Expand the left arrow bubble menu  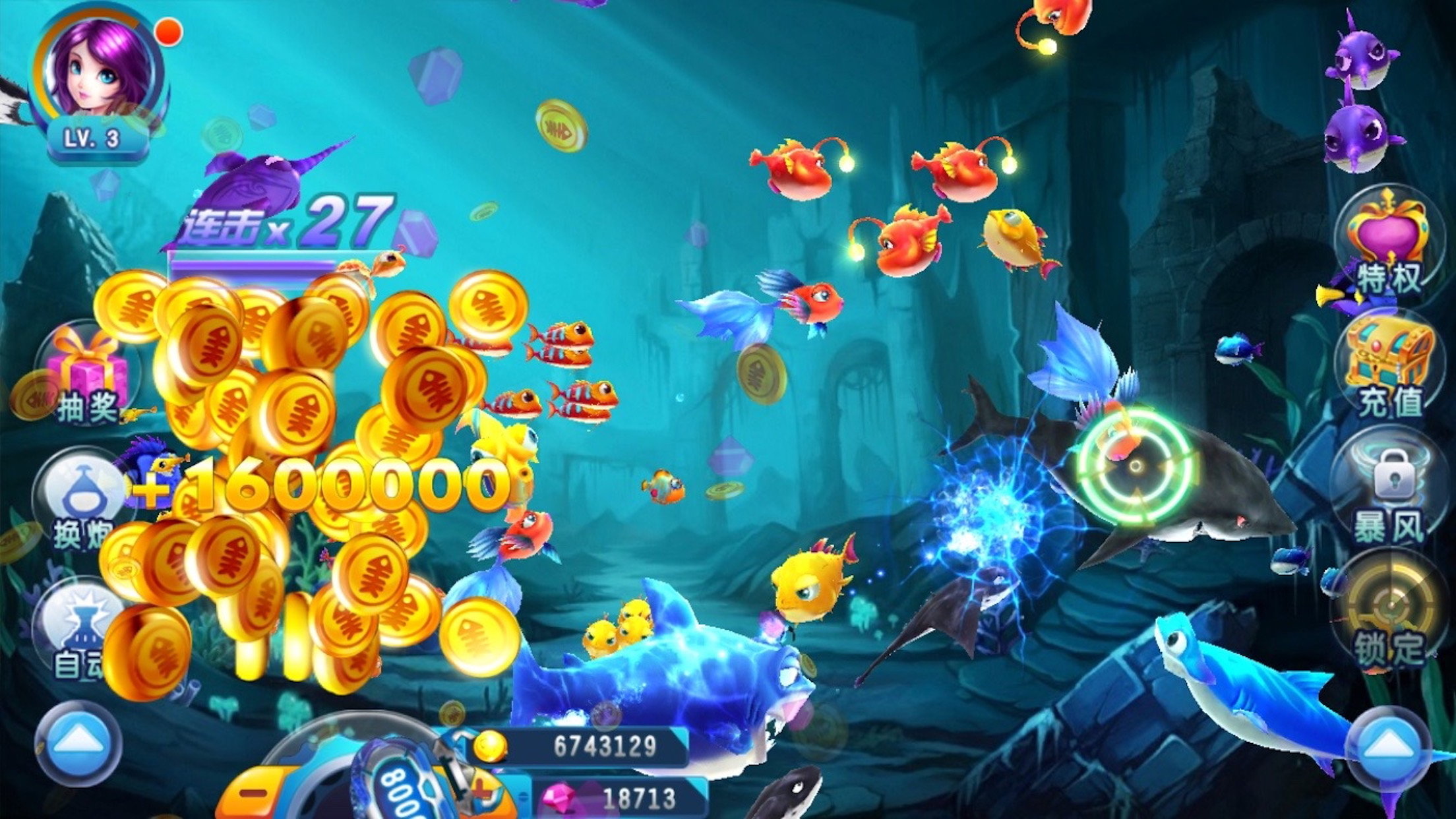click(x=78, y=743)
